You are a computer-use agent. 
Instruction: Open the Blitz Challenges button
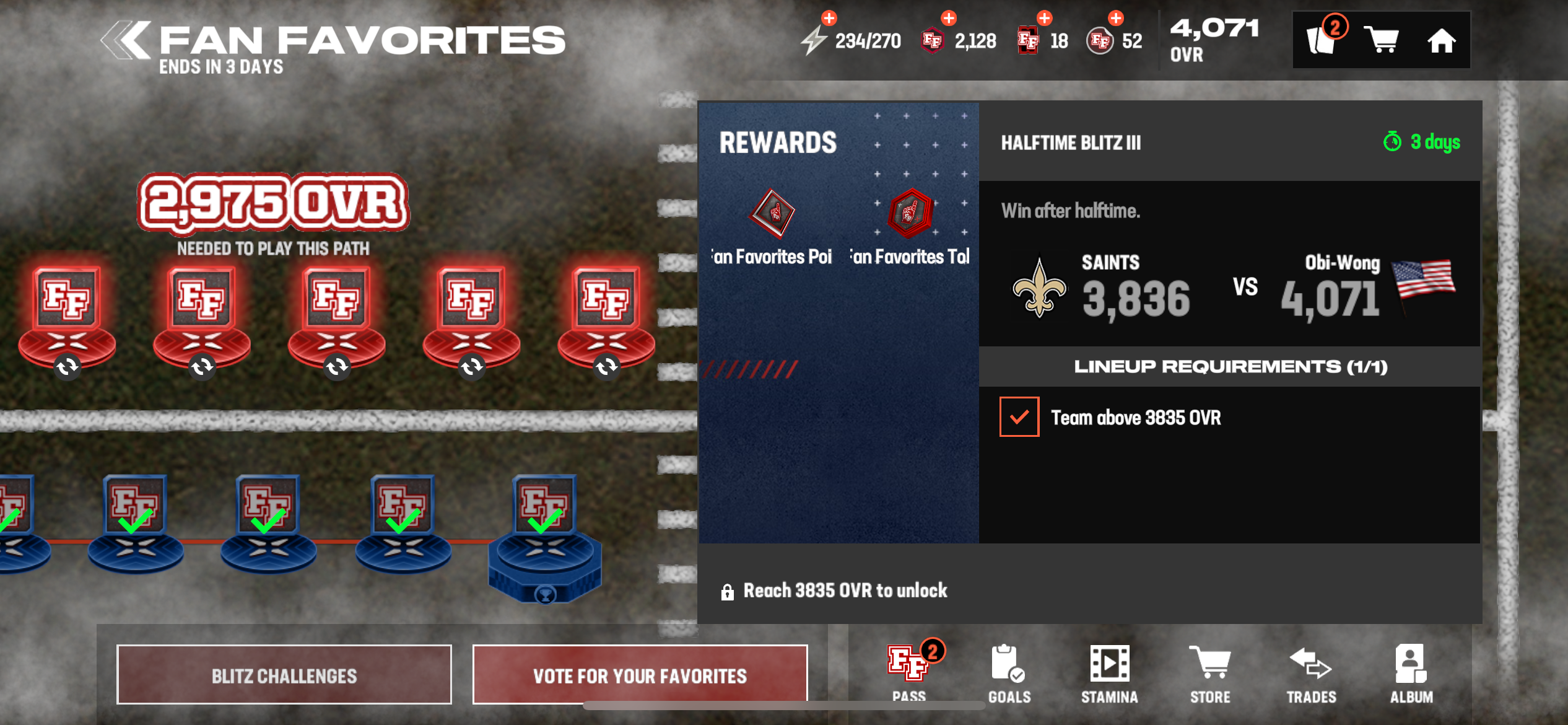(x=284, y=675)
